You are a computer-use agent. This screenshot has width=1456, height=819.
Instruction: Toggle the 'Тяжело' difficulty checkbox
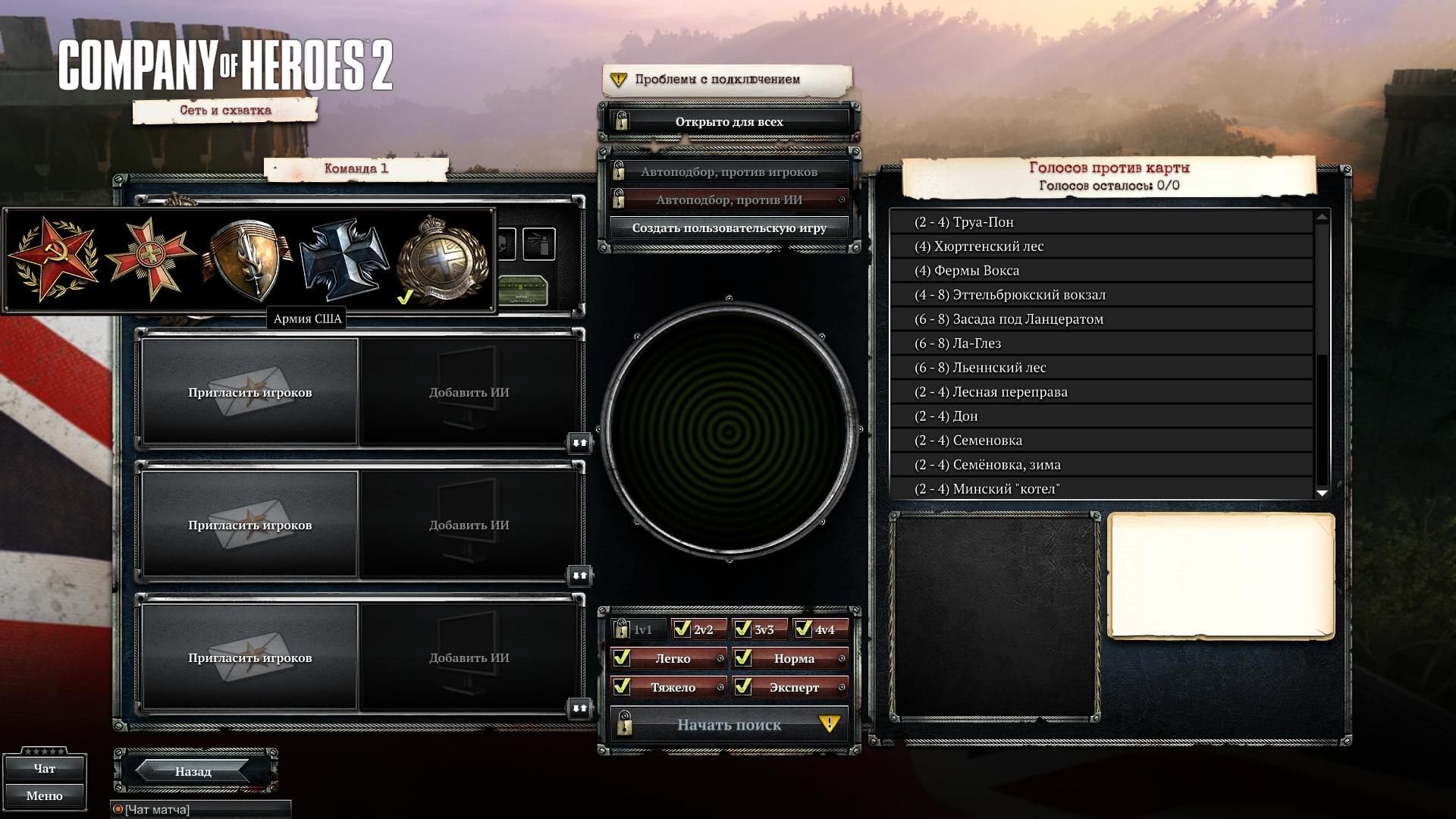coord(622,687)
